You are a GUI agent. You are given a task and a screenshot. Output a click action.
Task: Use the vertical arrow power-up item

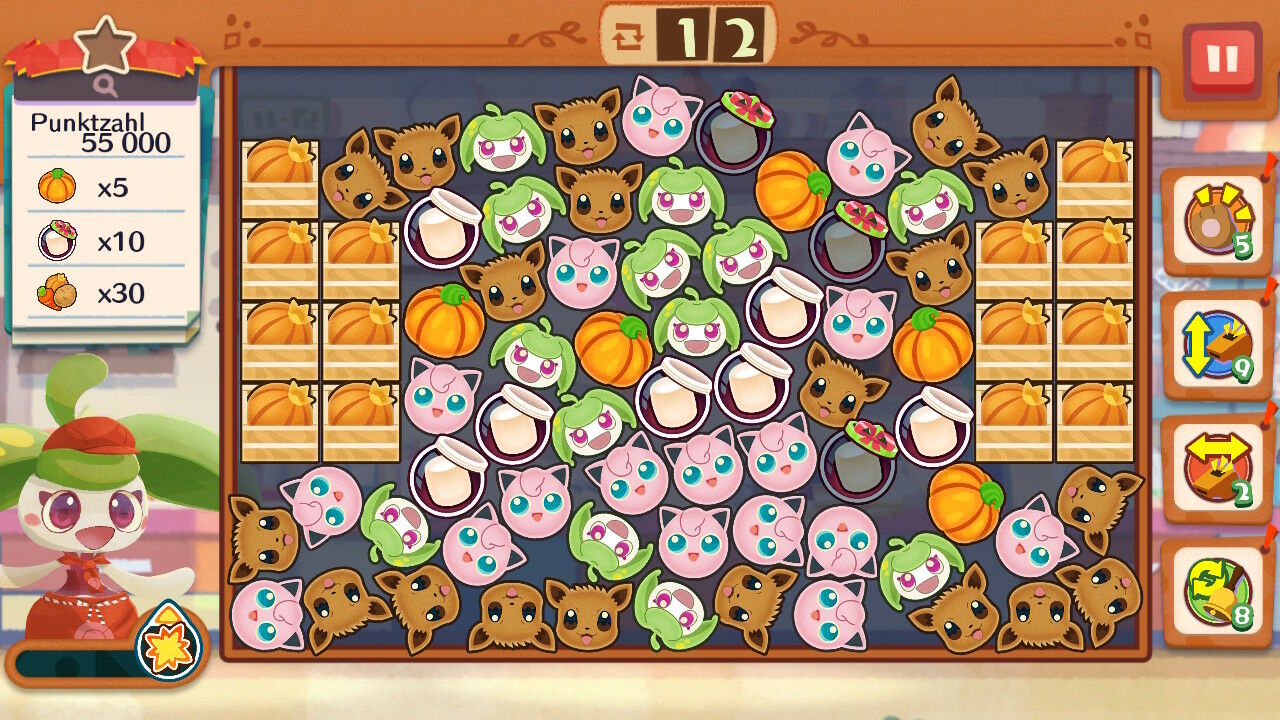1216,346
